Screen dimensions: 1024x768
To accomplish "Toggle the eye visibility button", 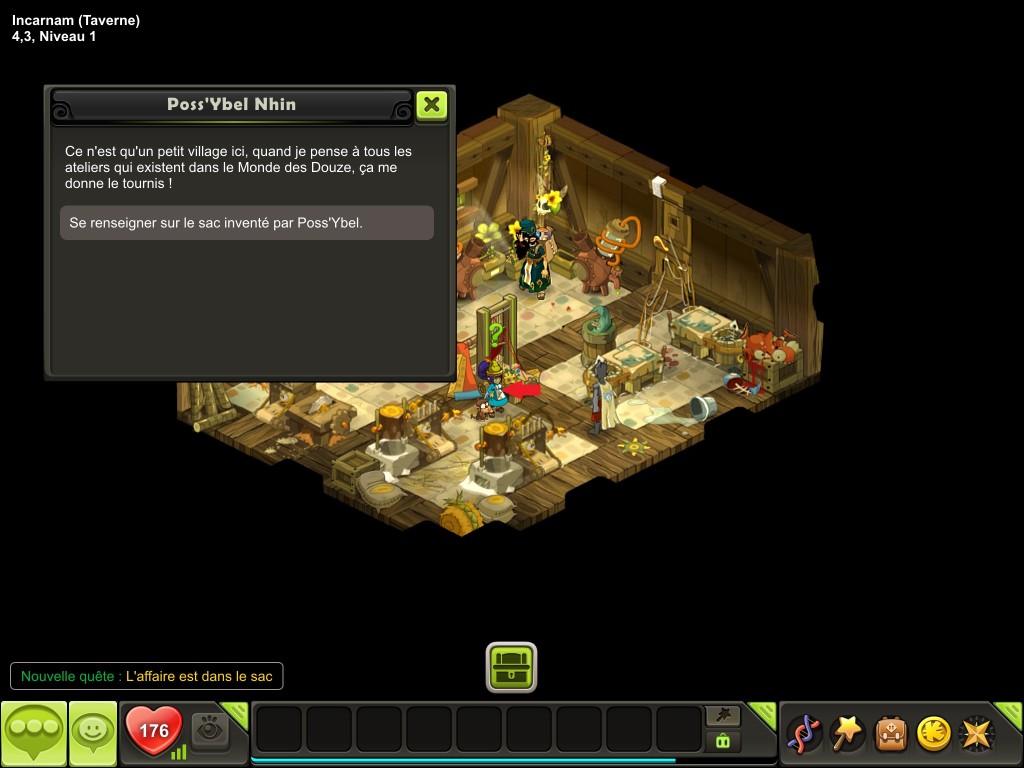I will 210,731.
